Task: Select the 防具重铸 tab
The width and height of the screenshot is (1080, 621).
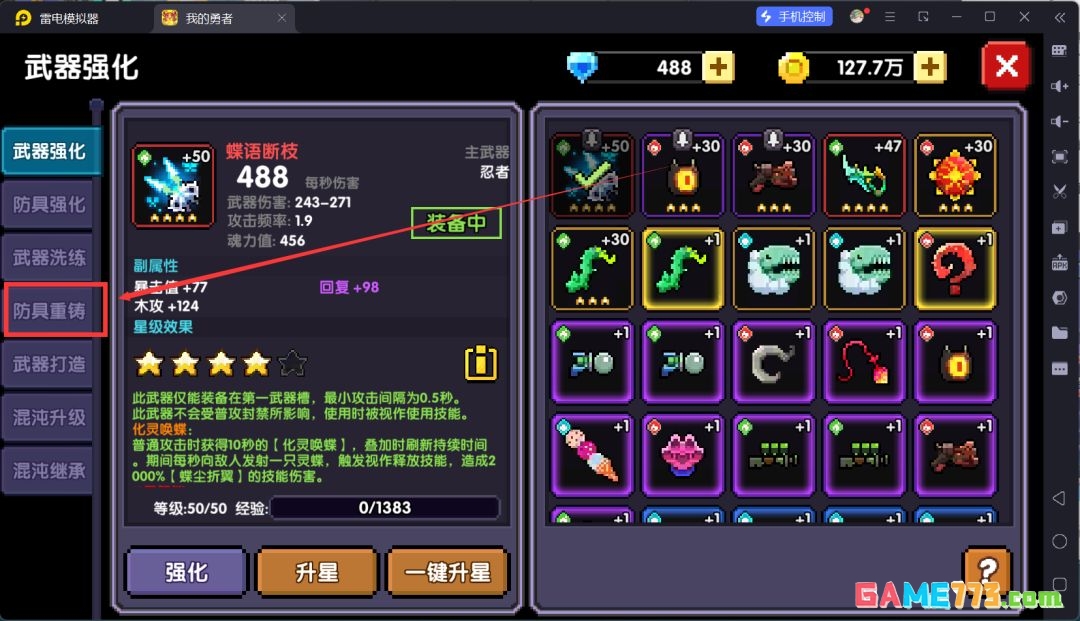Action: tap(48, 312)
